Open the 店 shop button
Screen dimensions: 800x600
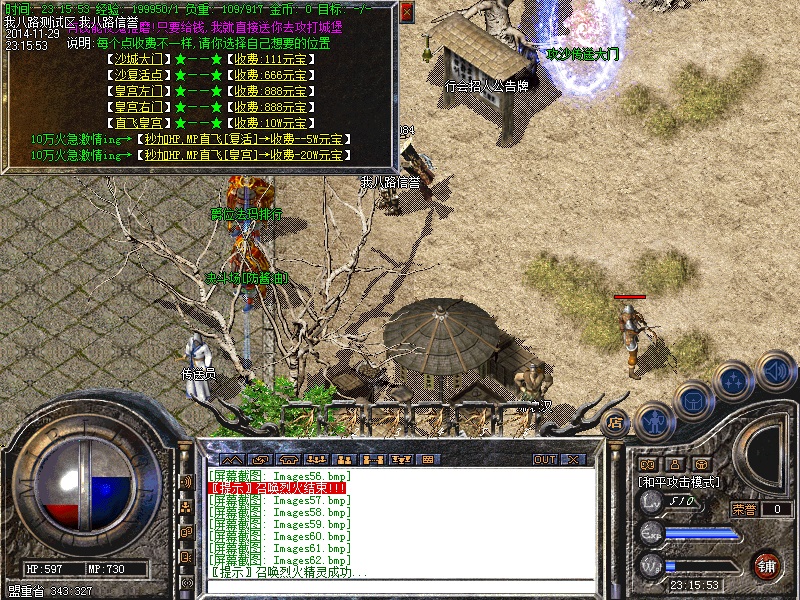click(x=616, y=422)
